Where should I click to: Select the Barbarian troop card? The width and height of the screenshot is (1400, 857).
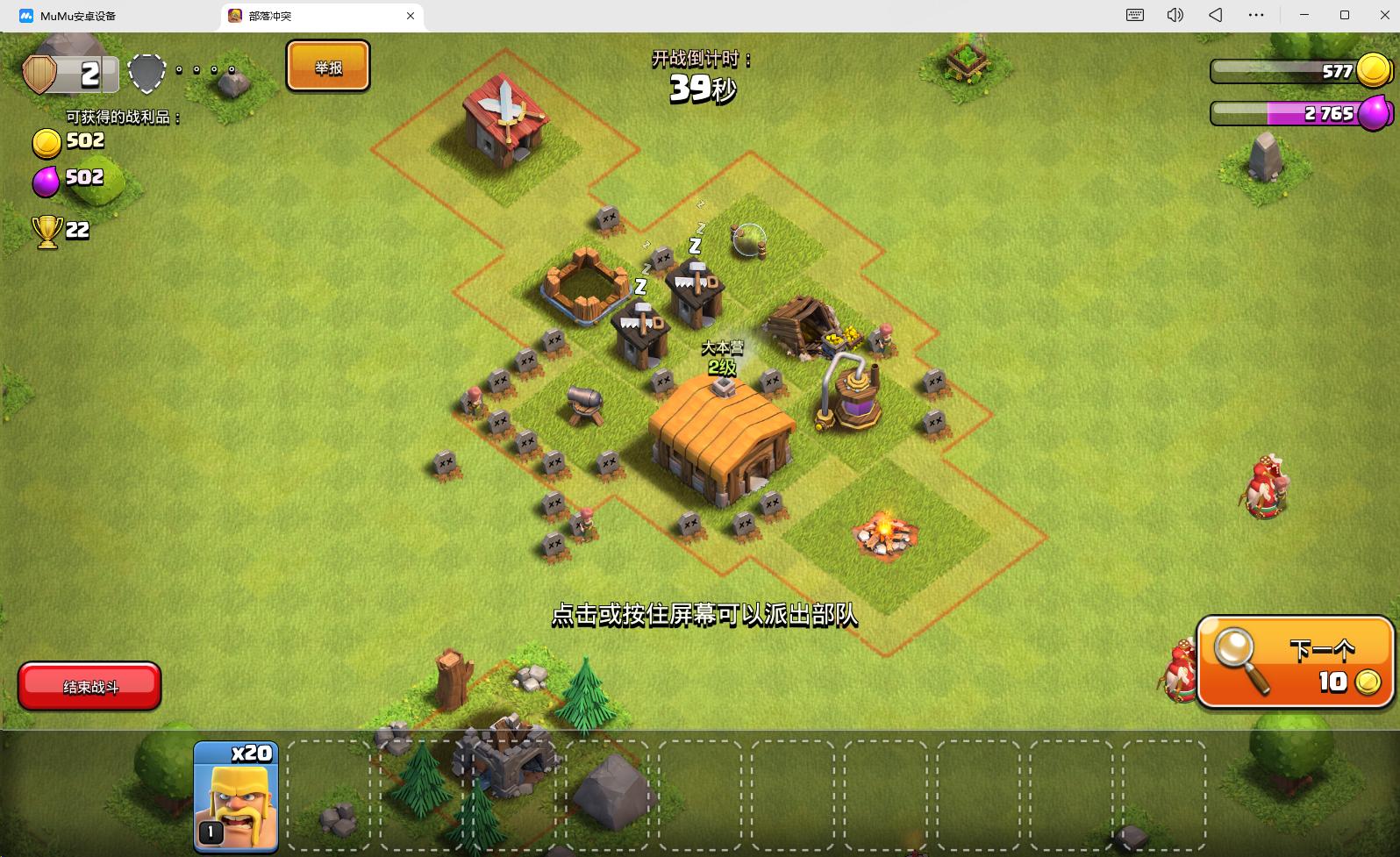point(235,796)
